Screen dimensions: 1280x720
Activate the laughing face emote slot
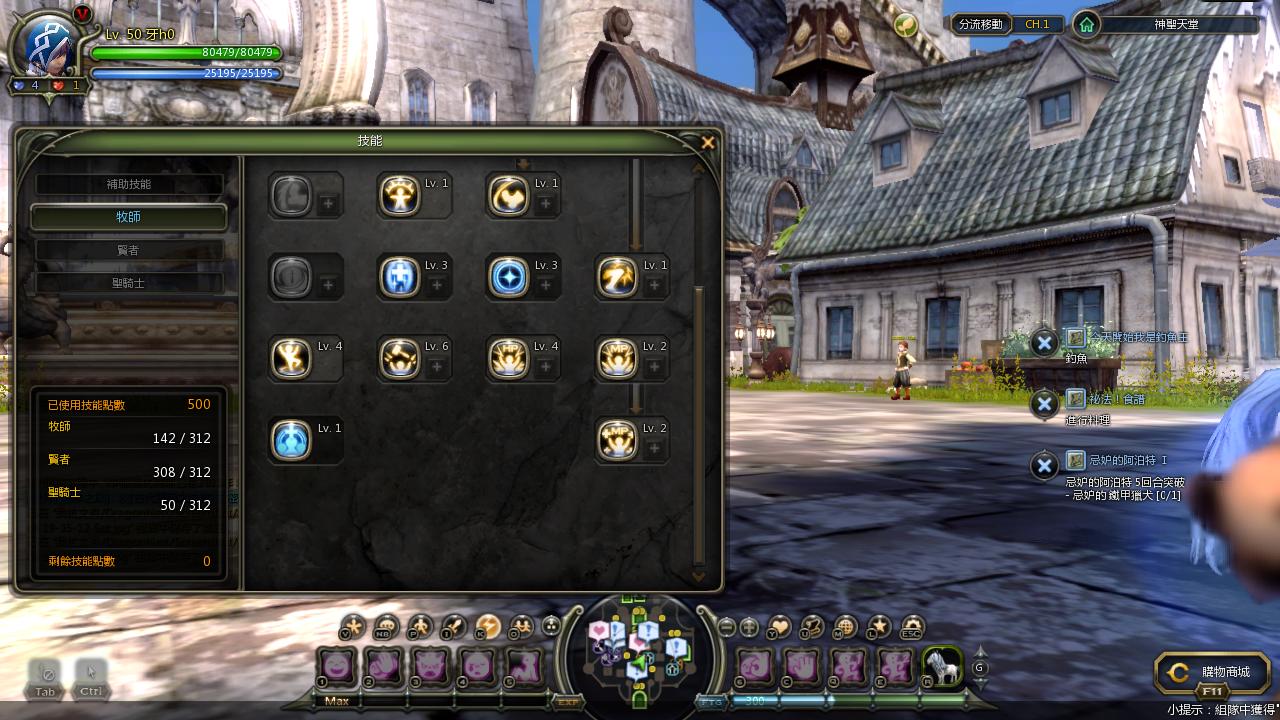point(336,665)
